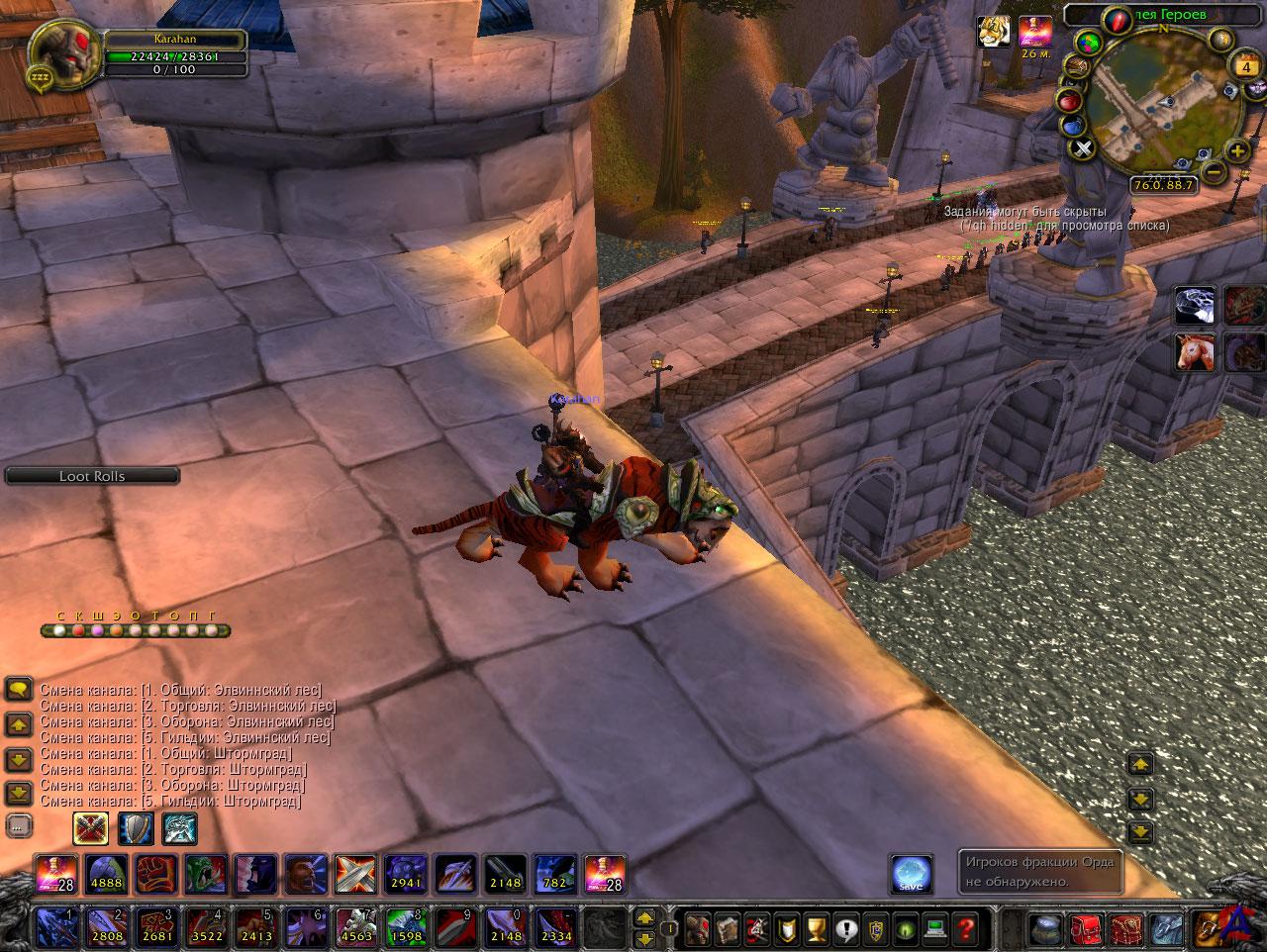Open the calendar button showing 4
This screenshot has width=1267, height=952.
(1244, 67)
